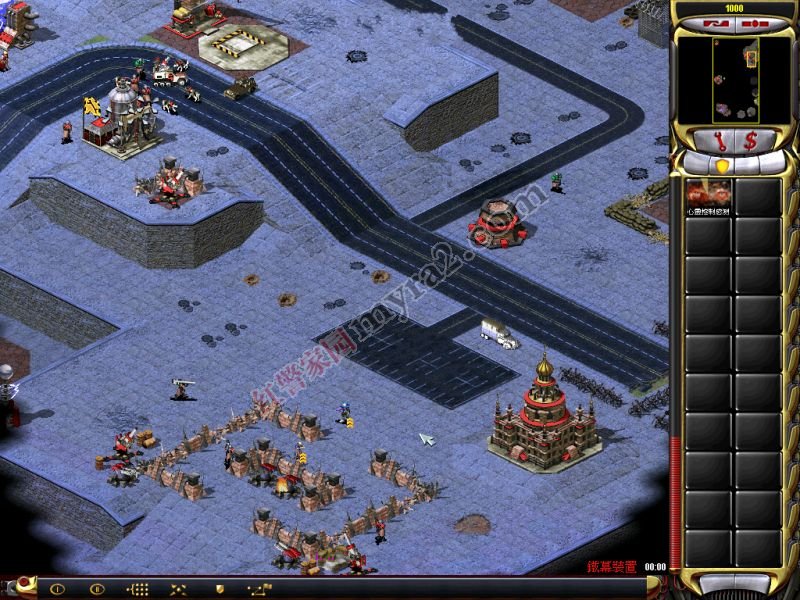
Task: Open the top-right sidebar button above the radar
Action: coord(751,22)
